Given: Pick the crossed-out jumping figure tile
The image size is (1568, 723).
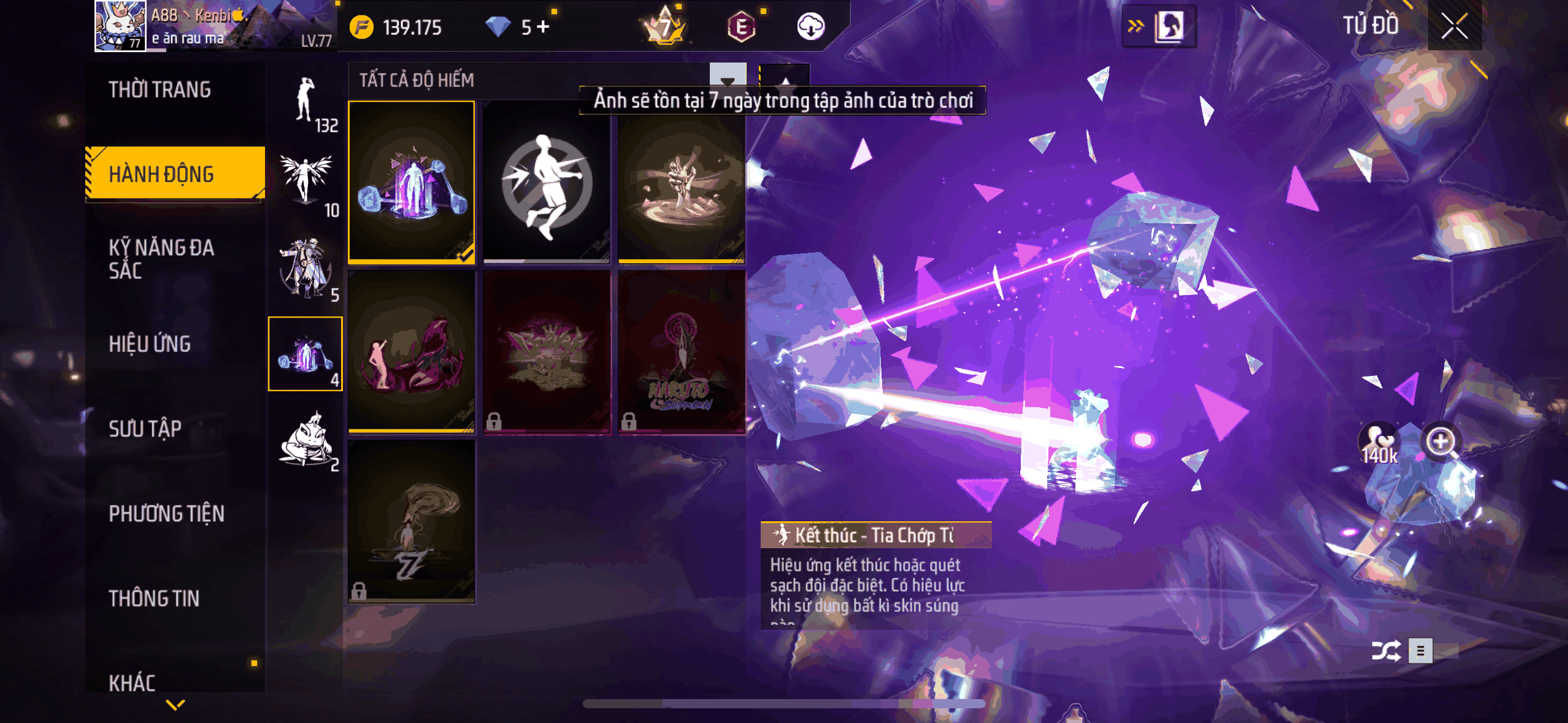Looking at the screenshot, I should coord(546,182).
